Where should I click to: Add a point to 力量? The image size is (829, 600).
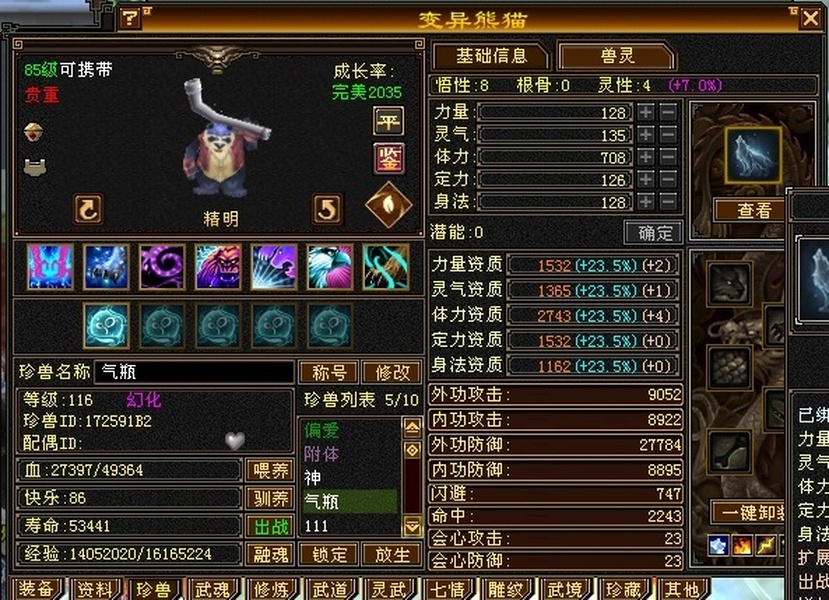[647, 112]
